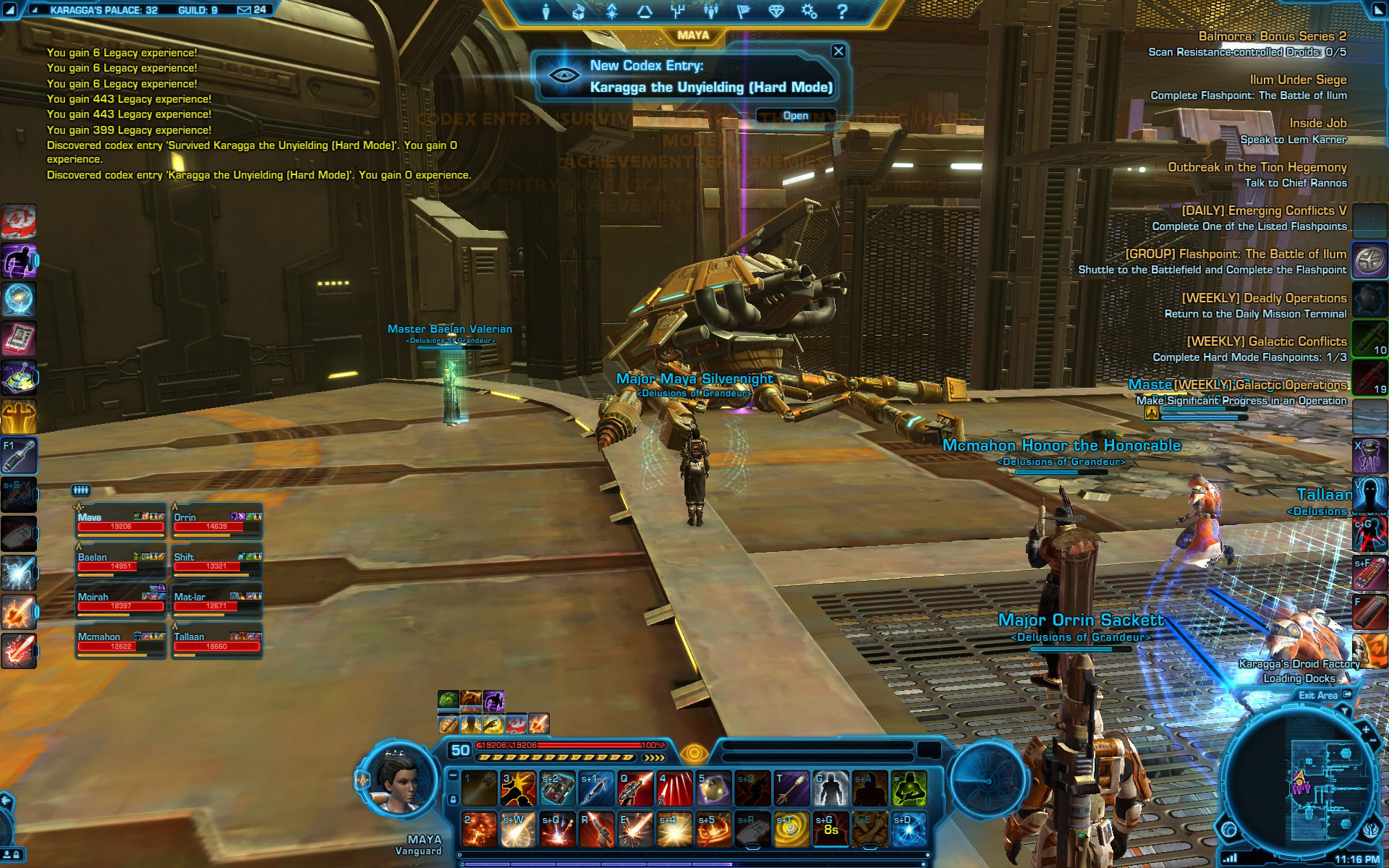Activate the golden grenade ability on slot 5

(x=713, y=788)
